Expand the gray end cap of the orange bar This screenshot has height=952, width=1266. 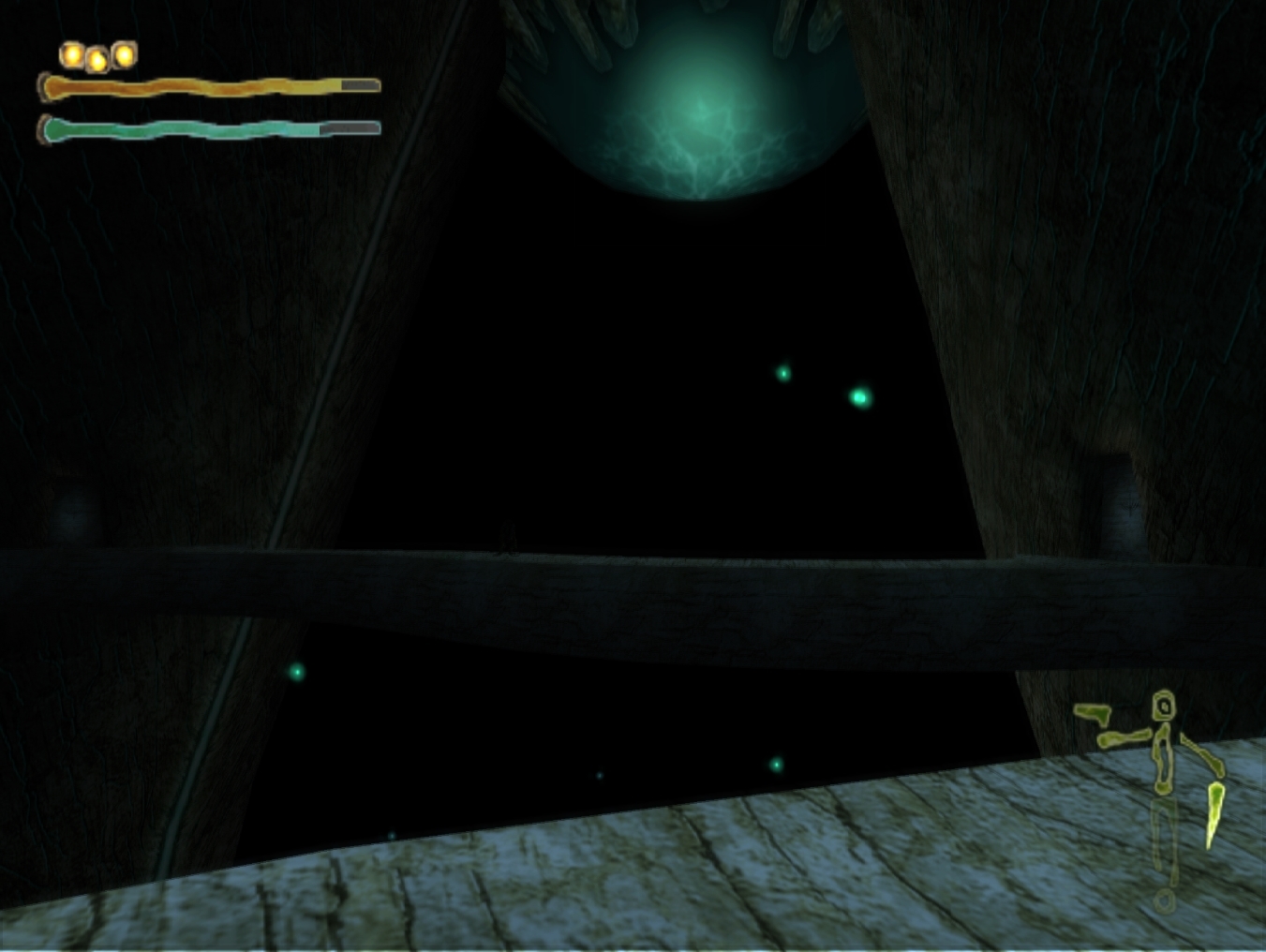[x=359, y=86]
